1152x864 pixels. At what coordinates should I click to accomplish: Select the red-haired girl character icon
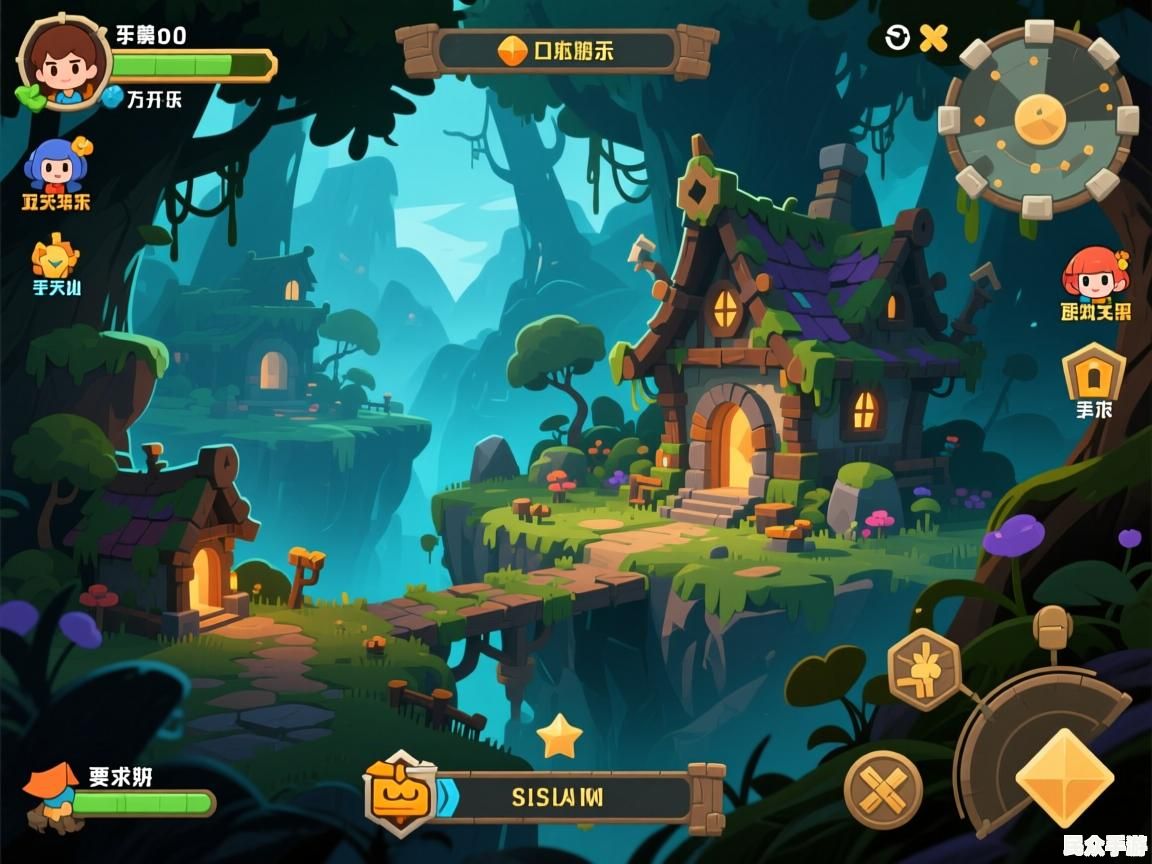1094,274
